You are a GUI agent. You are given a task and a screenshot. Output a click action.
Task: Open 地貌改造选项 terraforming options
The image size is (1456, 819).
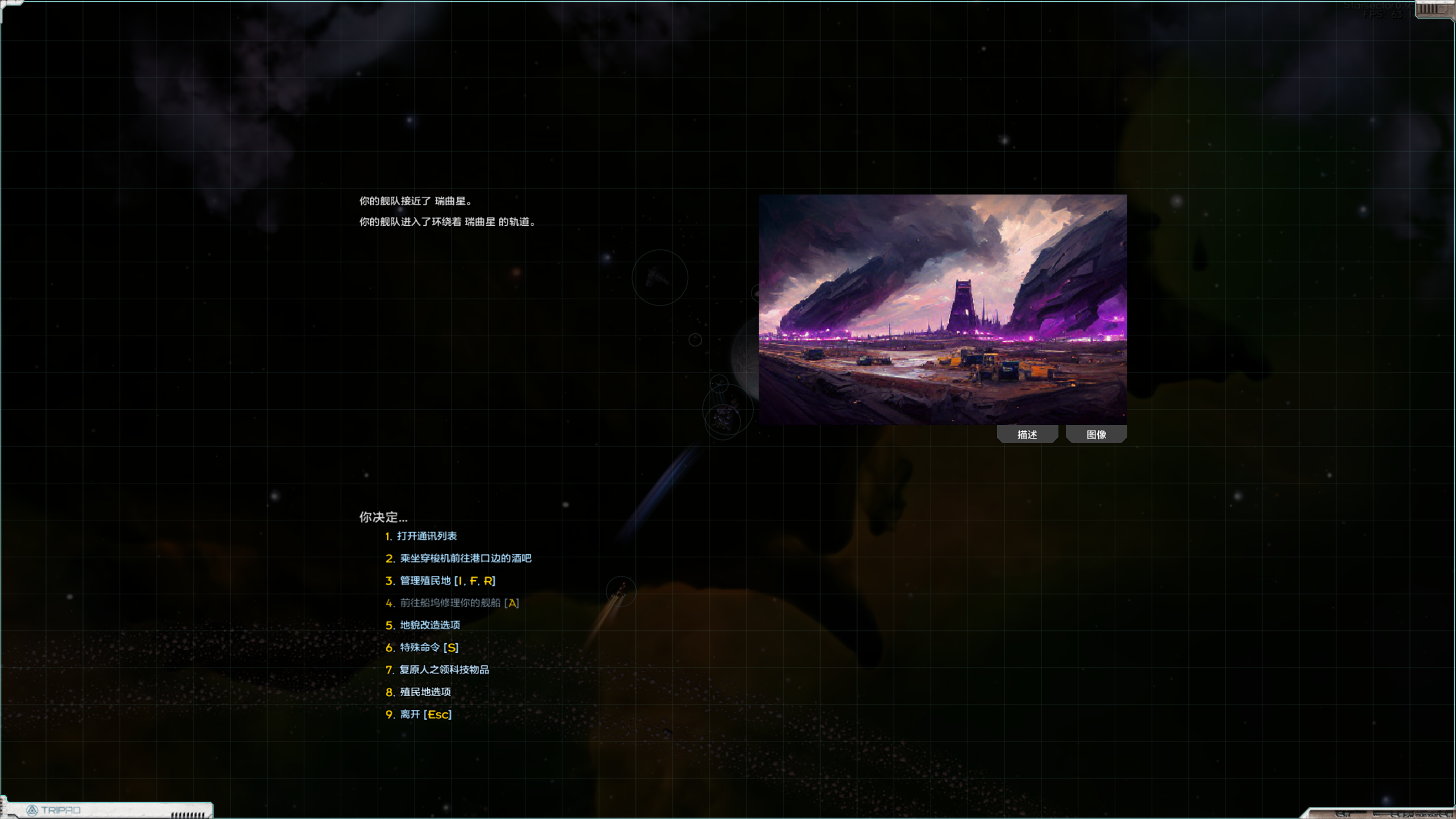pyautogui.click(x=428, y=625)
